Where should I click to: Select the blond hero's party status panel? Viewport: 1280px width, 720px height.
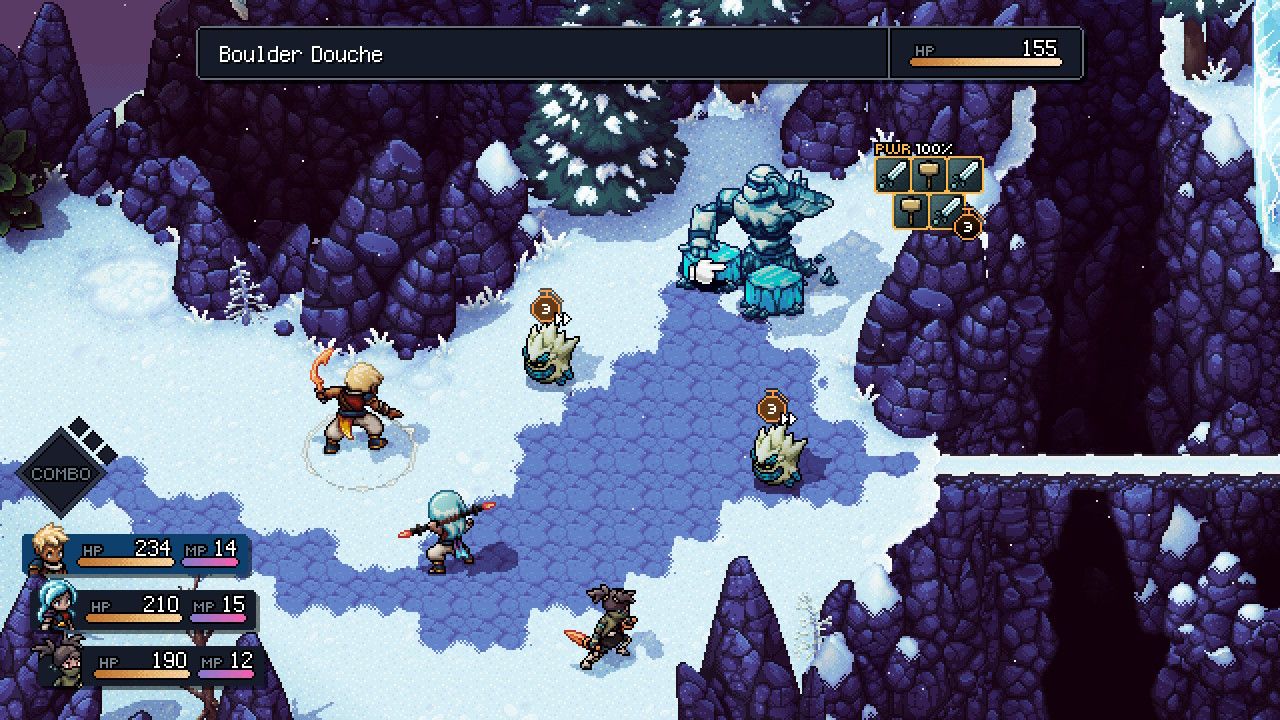click(x=138, y=553)
